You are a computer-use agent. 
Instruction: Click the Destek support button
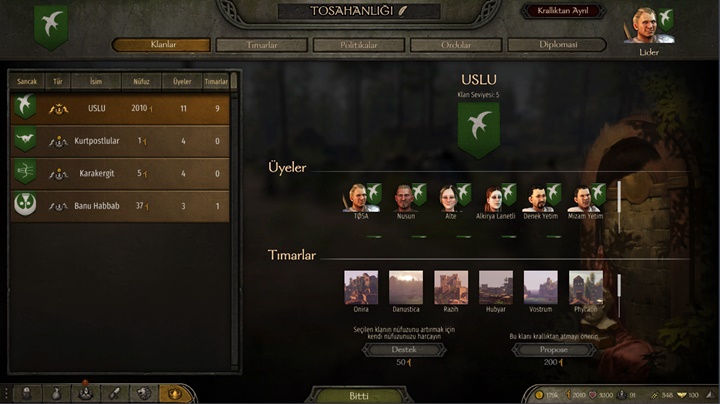tap(405, 350)
